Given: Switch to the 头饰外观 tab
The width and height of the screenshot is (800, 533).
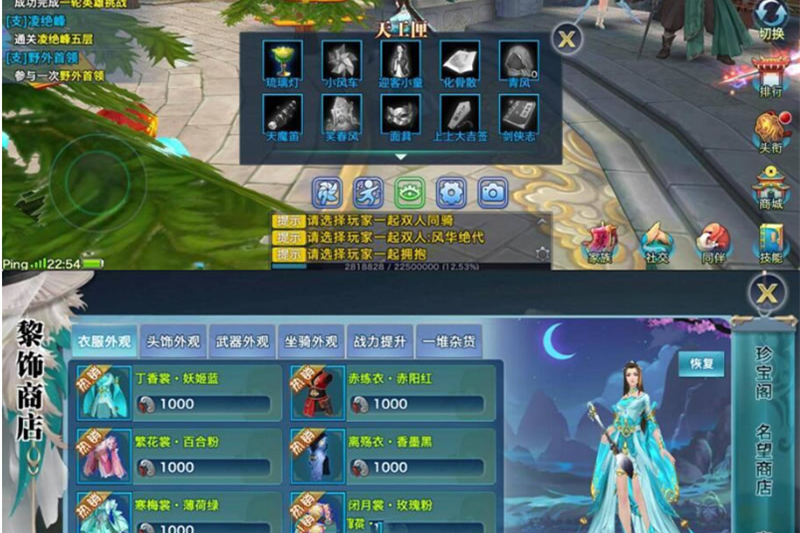Looking at the screenshot, I should point(173,341).
